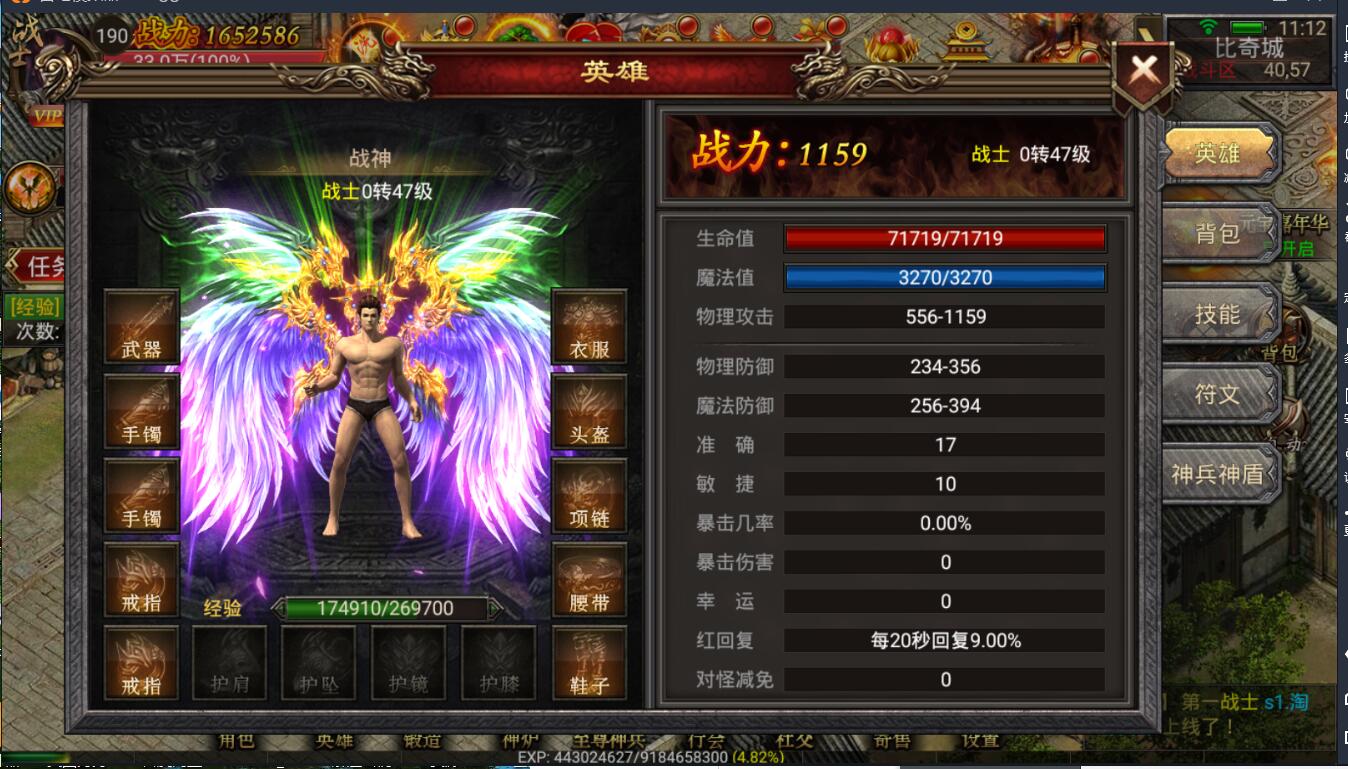Image resolution: width=1348 pixels, height=769 pixels.
Task: Close the hero panel
Action: pos(1143,71)
